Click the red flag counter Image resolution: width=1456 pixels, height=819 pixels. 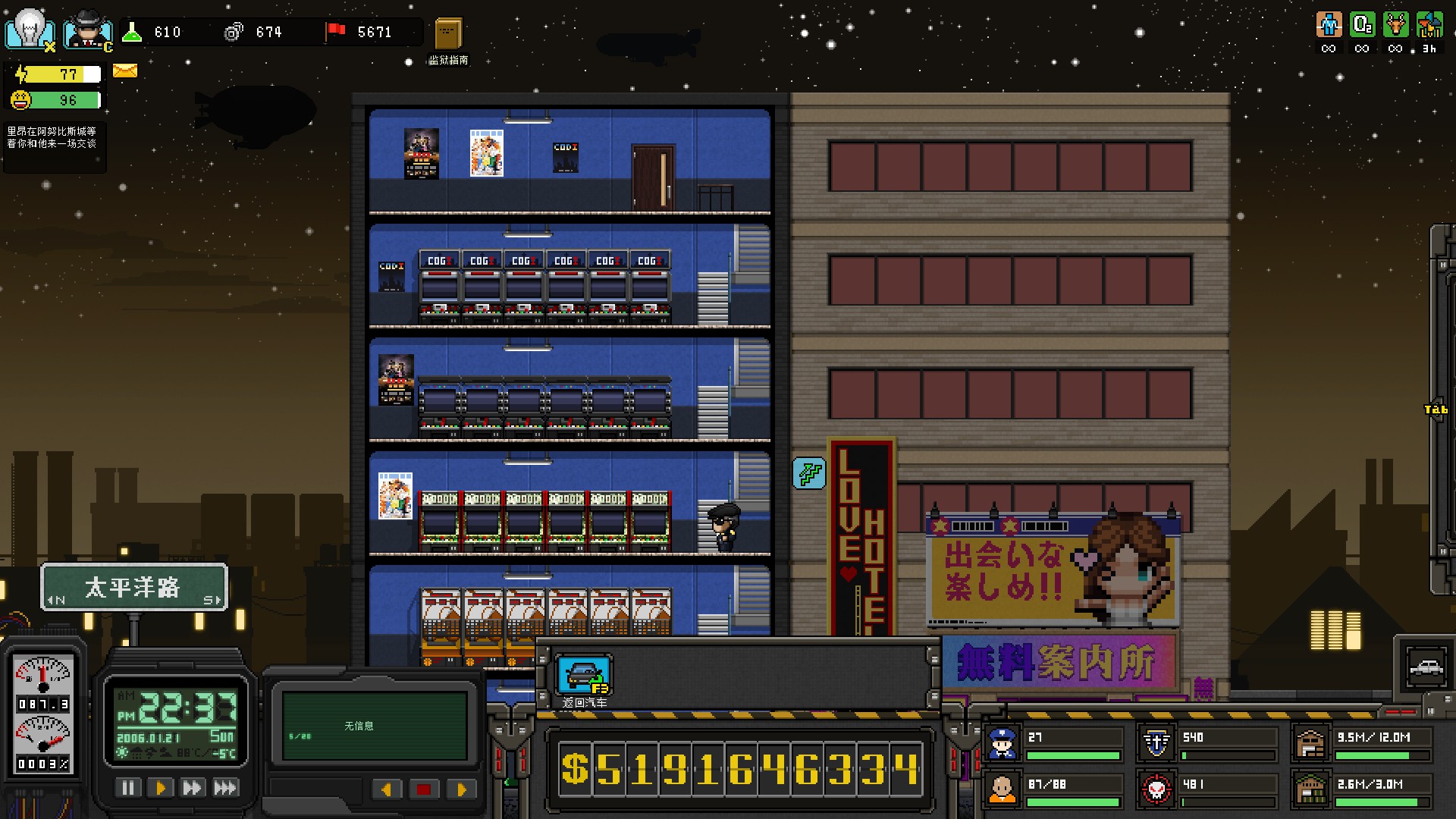tap(334, 32)
